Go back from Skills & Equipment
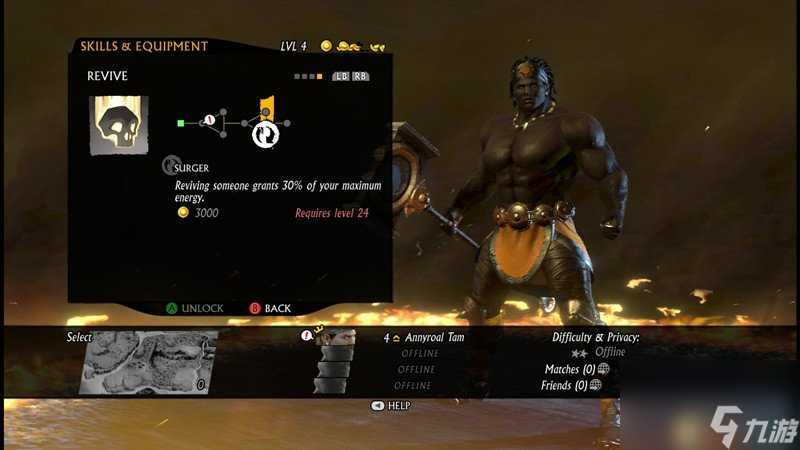The width and height of the screenshot is (800, 450). [270, 308]
